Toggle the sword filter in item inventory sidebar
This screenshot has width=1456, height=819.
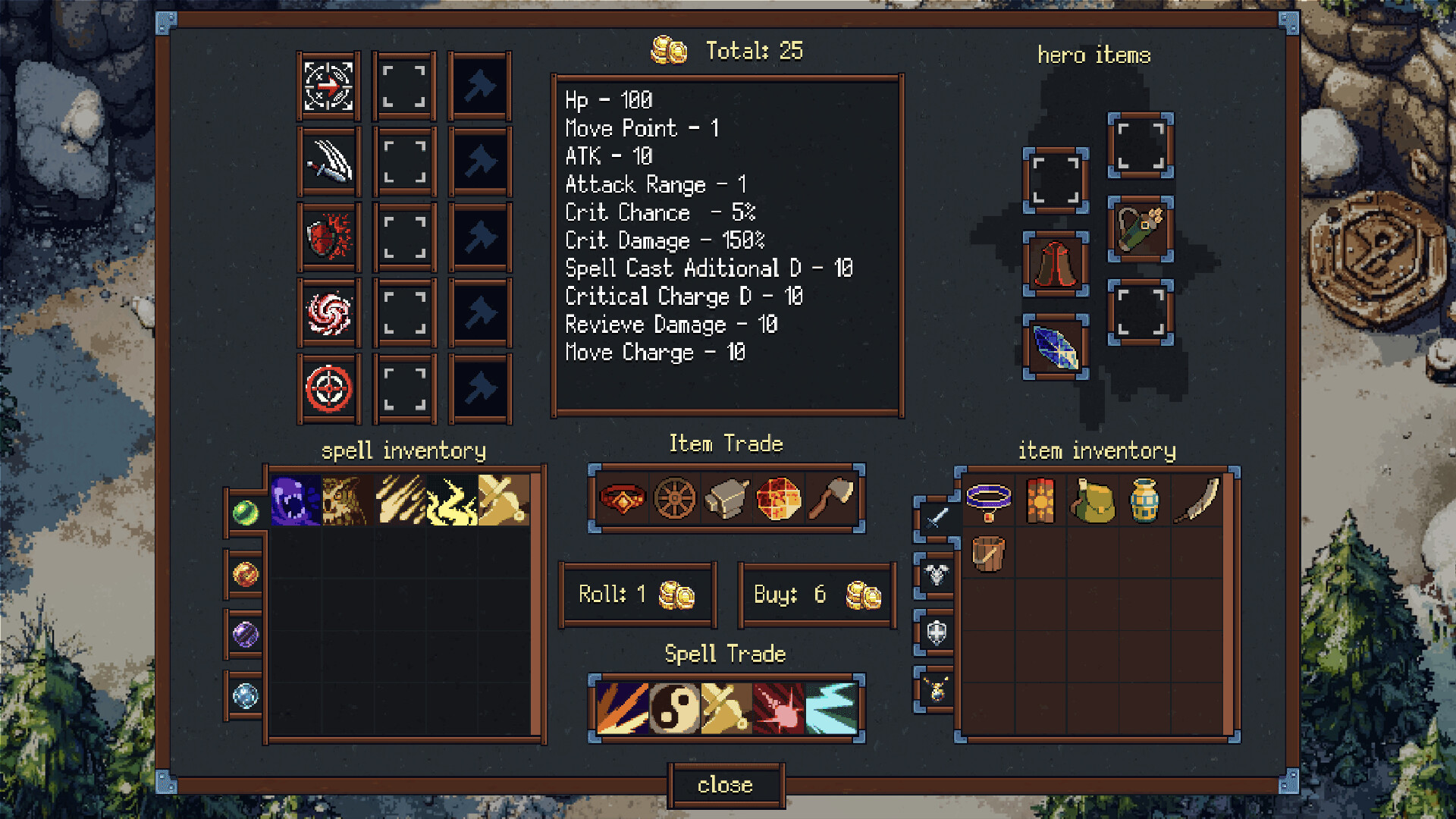(x=935, y=519)
